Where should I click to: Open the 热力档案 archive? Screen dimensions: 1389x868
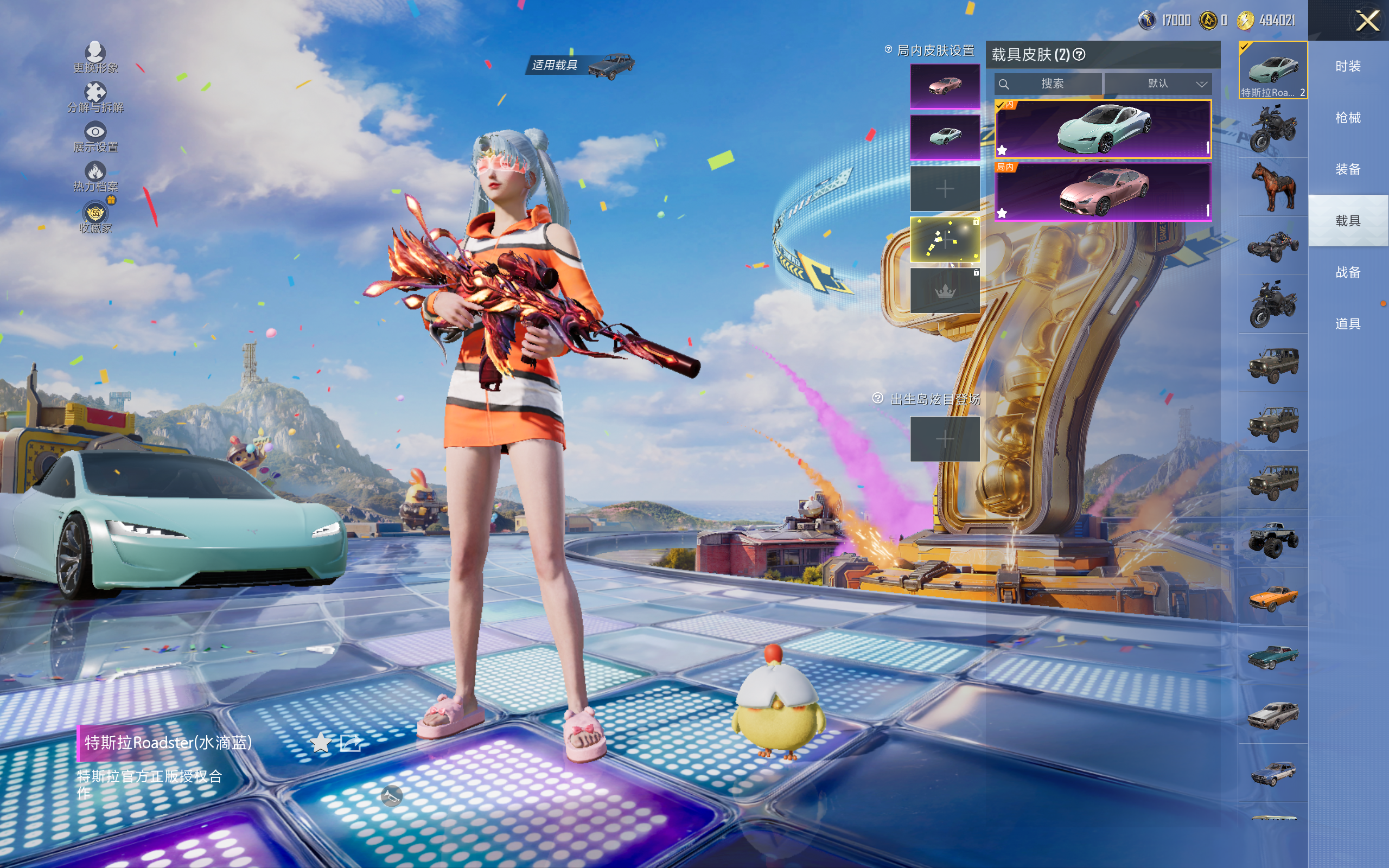click(x=95, y=177)
